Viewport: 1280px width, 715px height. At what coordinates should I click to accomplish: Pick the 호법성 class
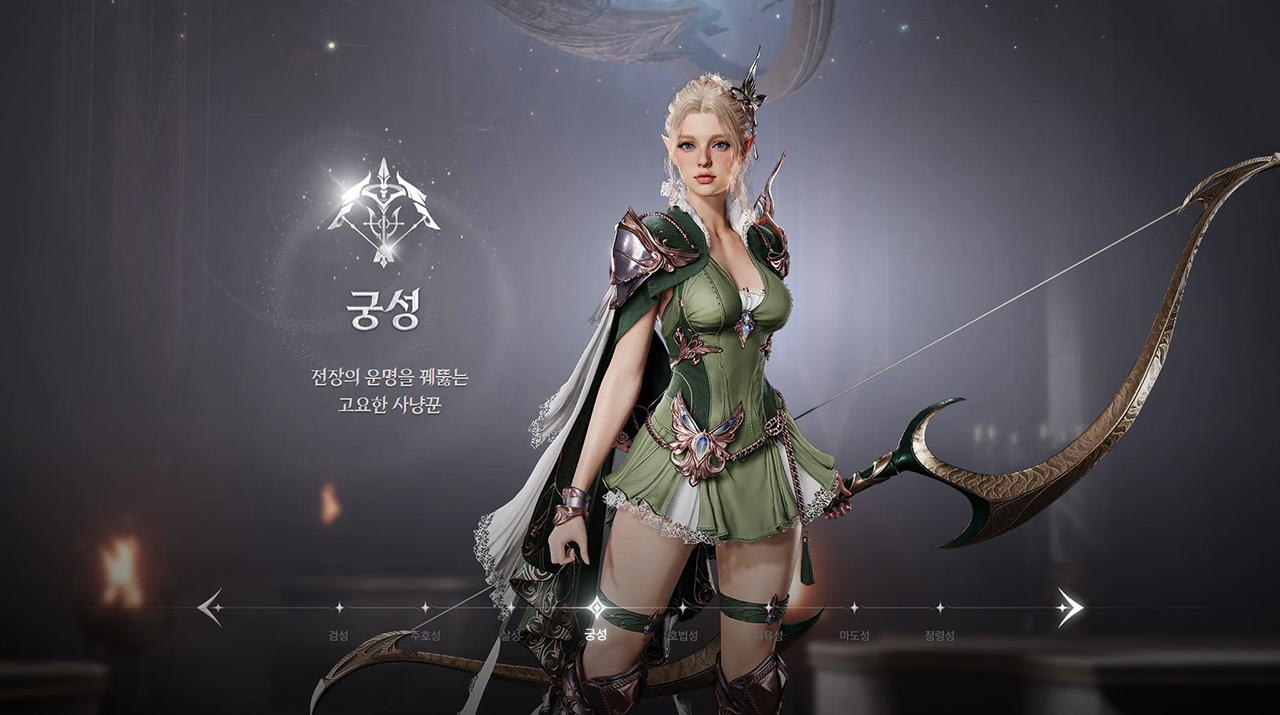(x=682, y=608)
